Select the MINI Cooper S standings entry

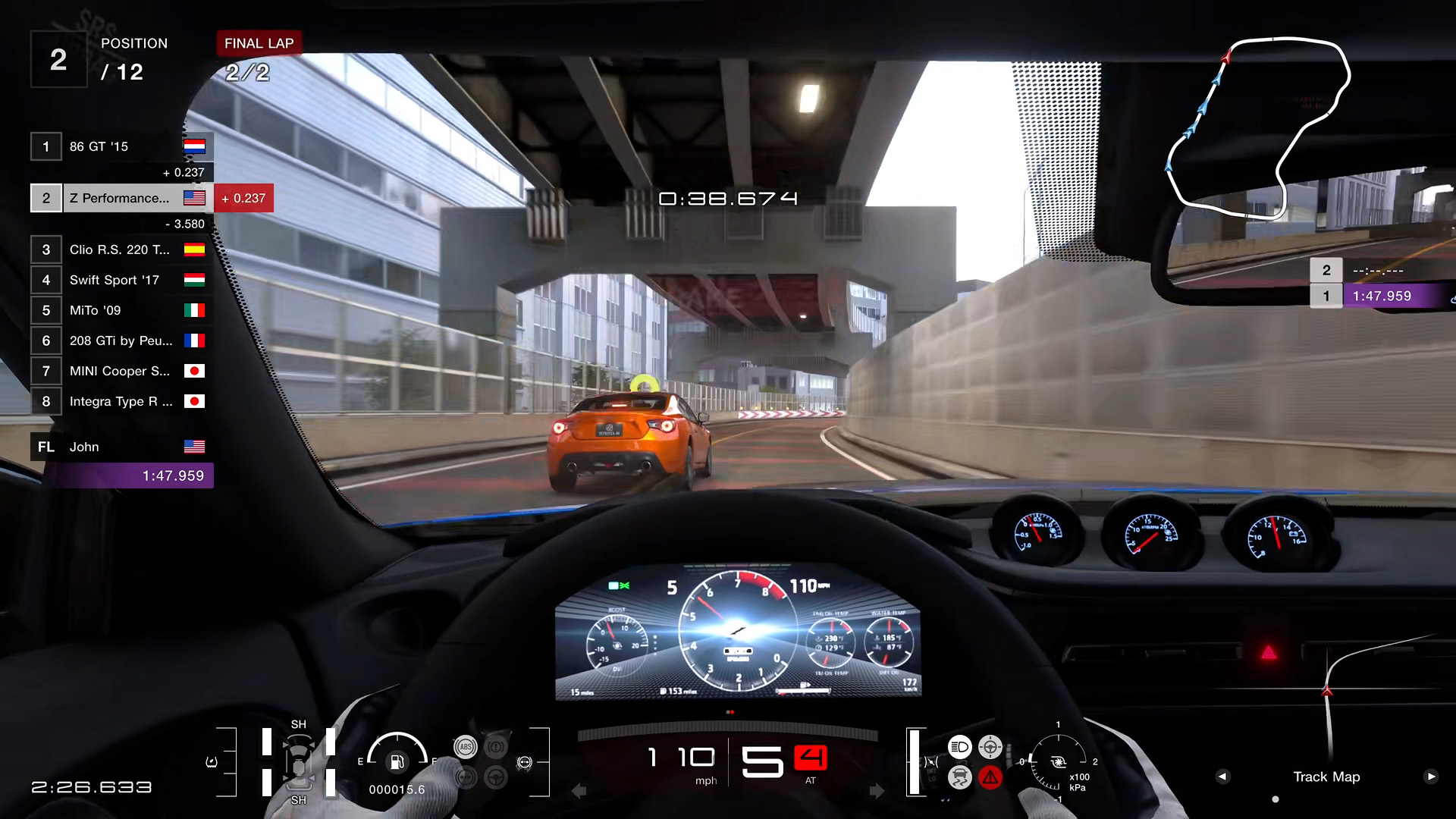click(121, 371)
